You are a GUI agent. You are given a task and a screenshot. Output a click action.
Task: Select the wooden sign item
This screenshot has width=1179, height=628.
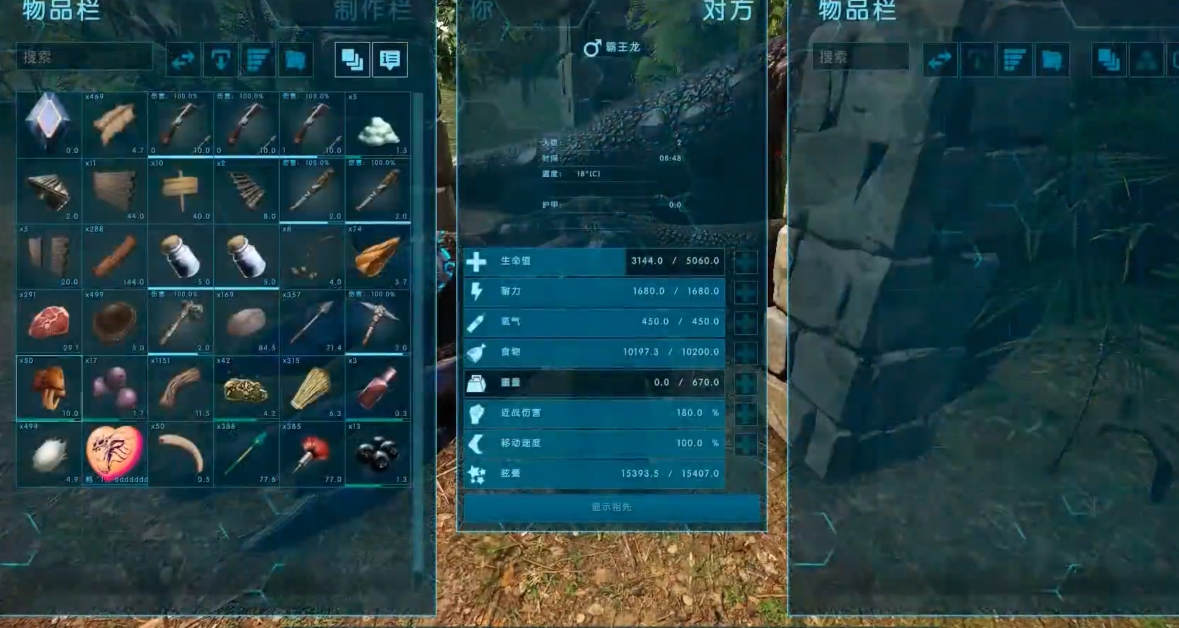click(x=180, y=190)
